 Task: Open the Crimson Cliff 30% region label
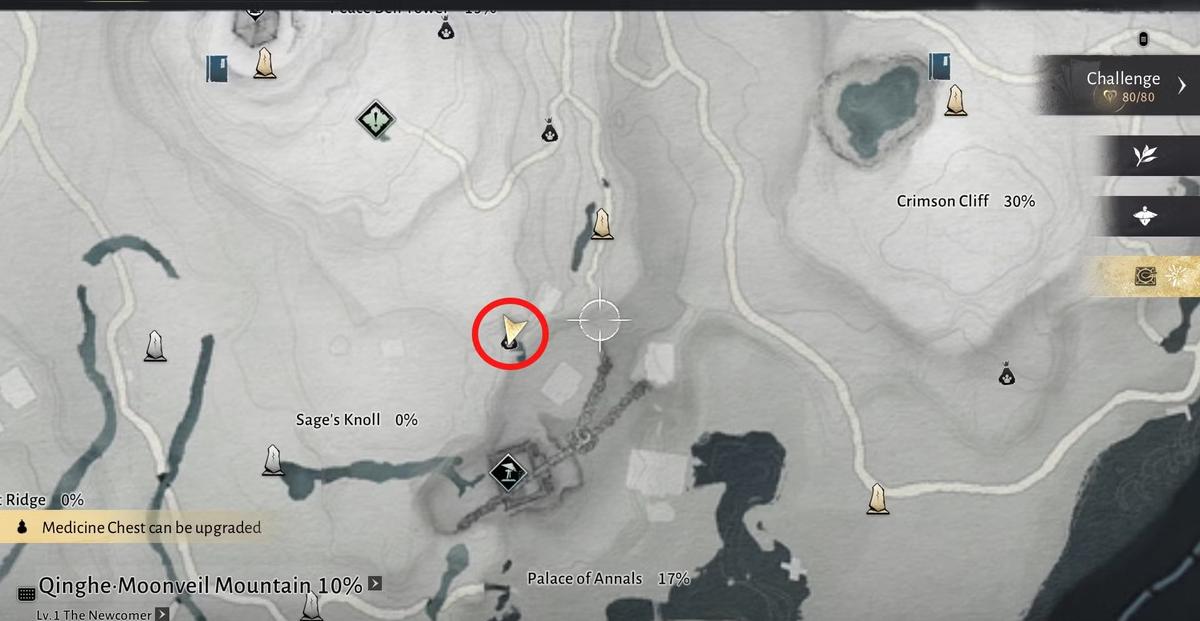point(965,201)
